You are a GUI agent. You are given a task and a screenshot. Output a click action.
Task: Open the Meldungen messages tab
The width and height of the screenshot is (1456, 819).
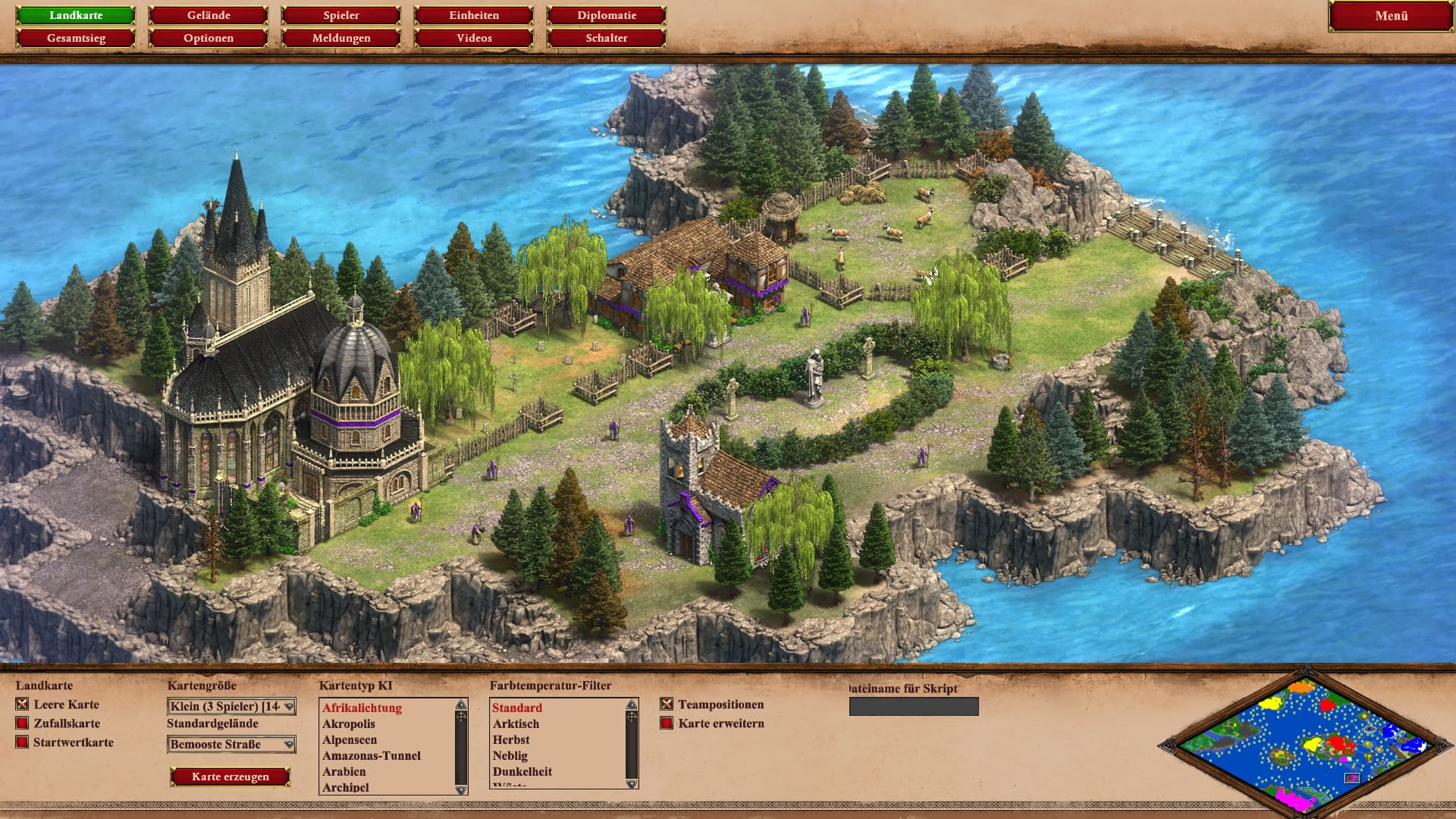coord(341,38)
